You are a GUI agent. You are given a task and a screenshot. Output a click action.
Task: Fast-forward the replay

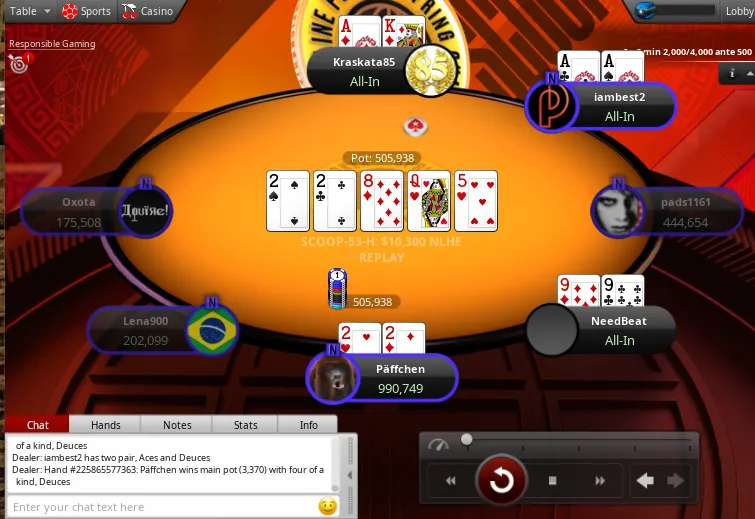pos(600,481)
